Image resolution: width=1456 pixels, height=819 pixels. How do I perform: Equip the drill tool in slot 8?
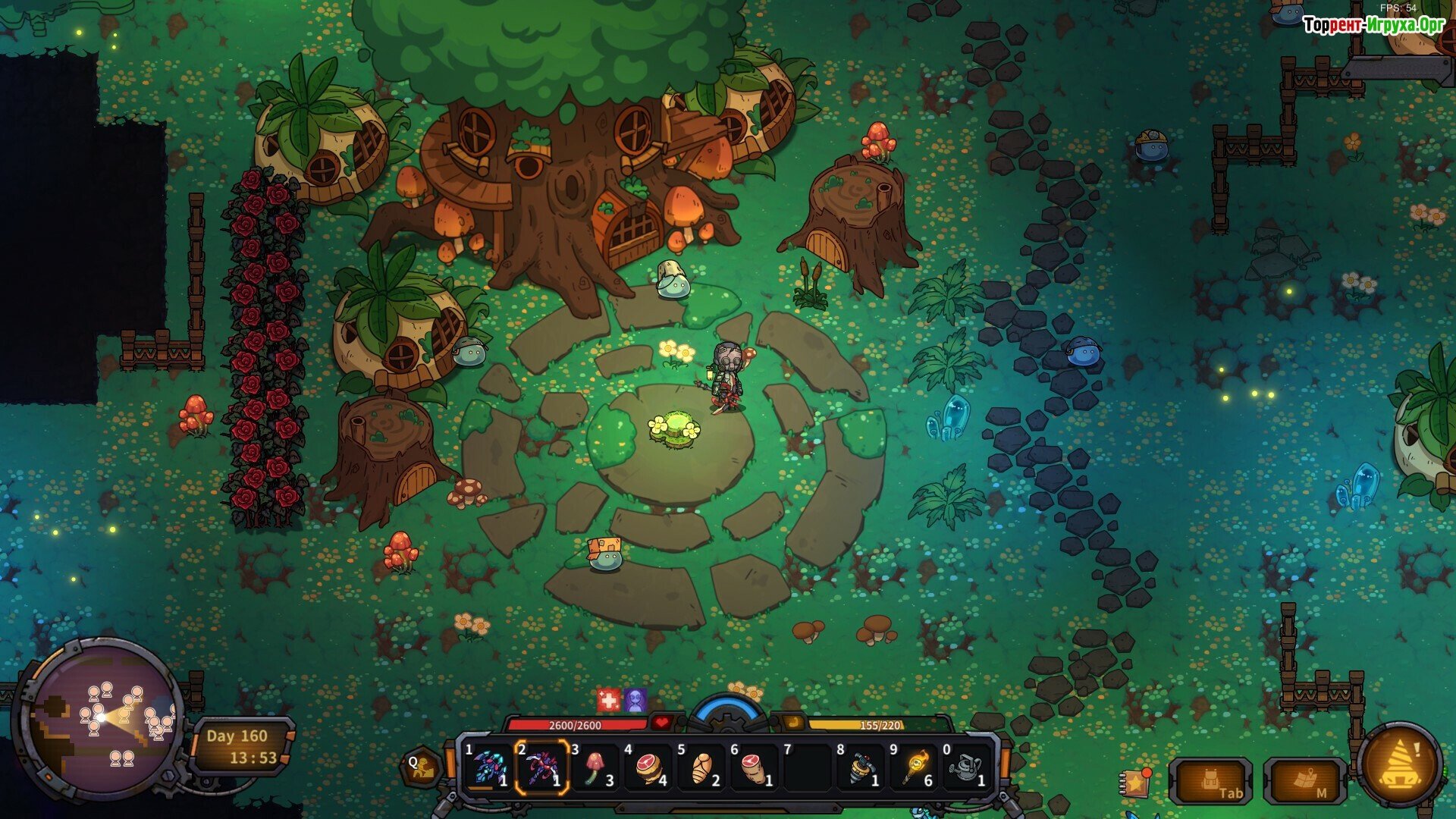(861, 767)
